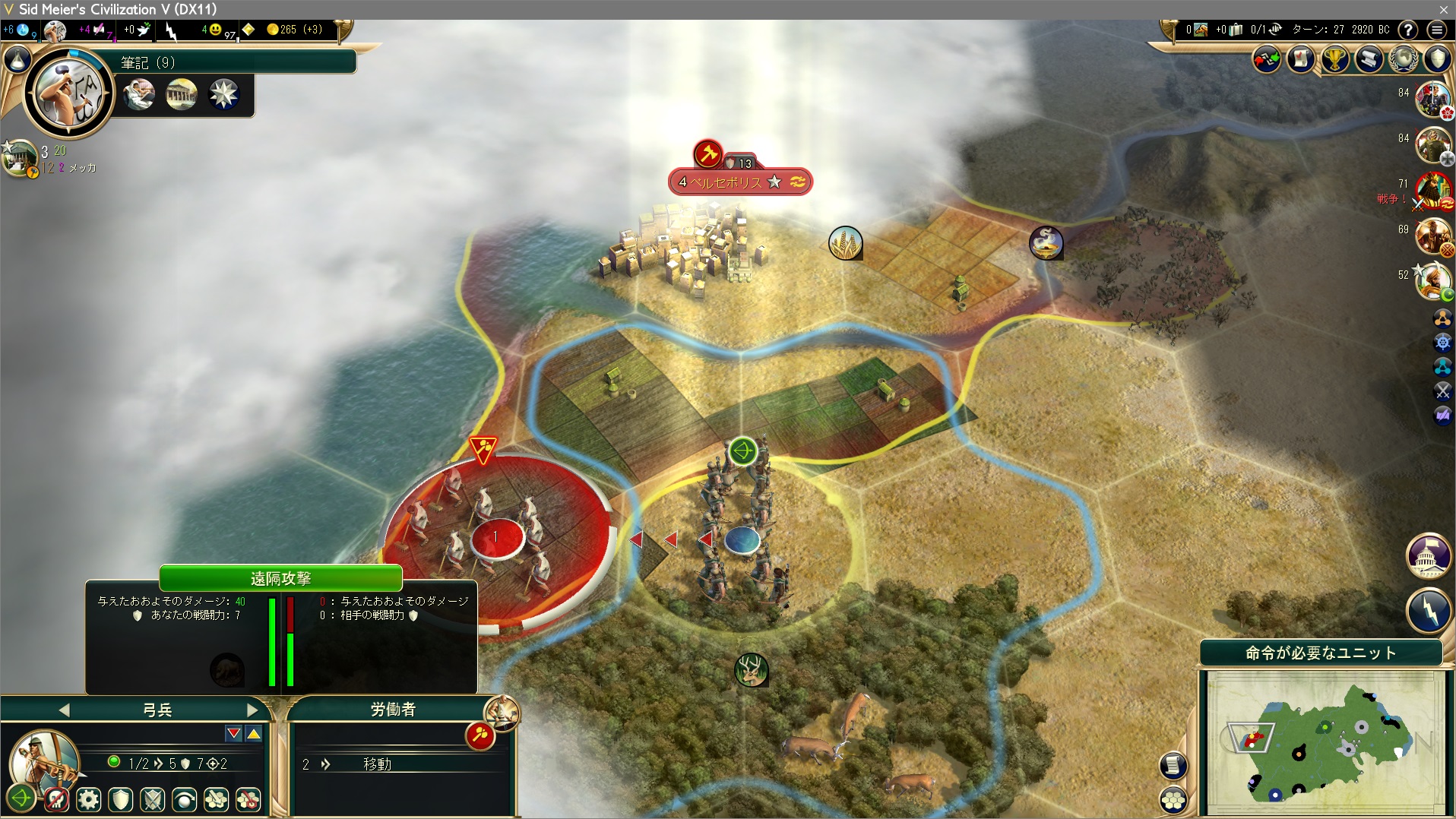1456x819 pixels.
Task: Click on the minimap world view
Action: [1326, 741]
